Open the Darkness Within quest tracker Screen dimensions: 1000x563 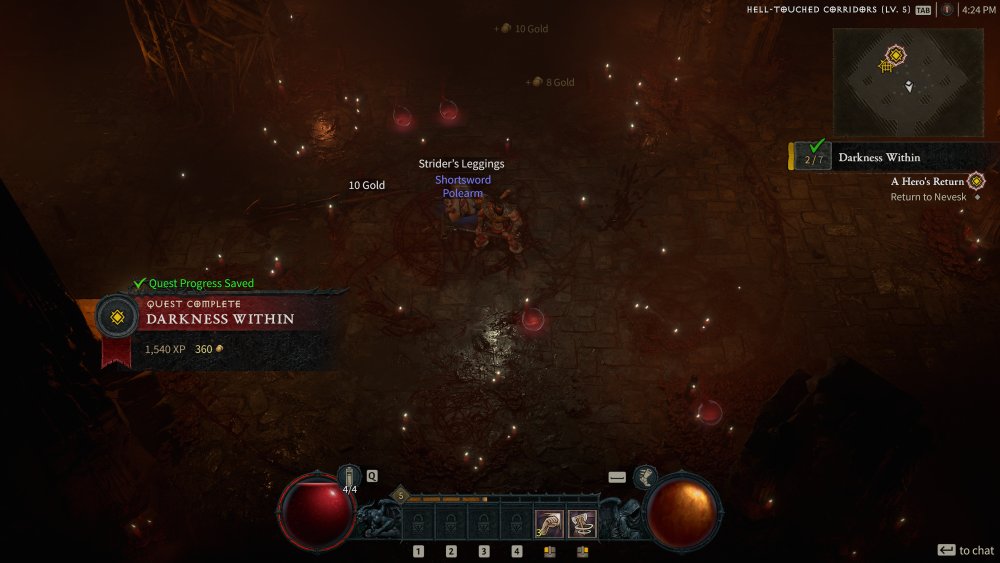point(879,157)
